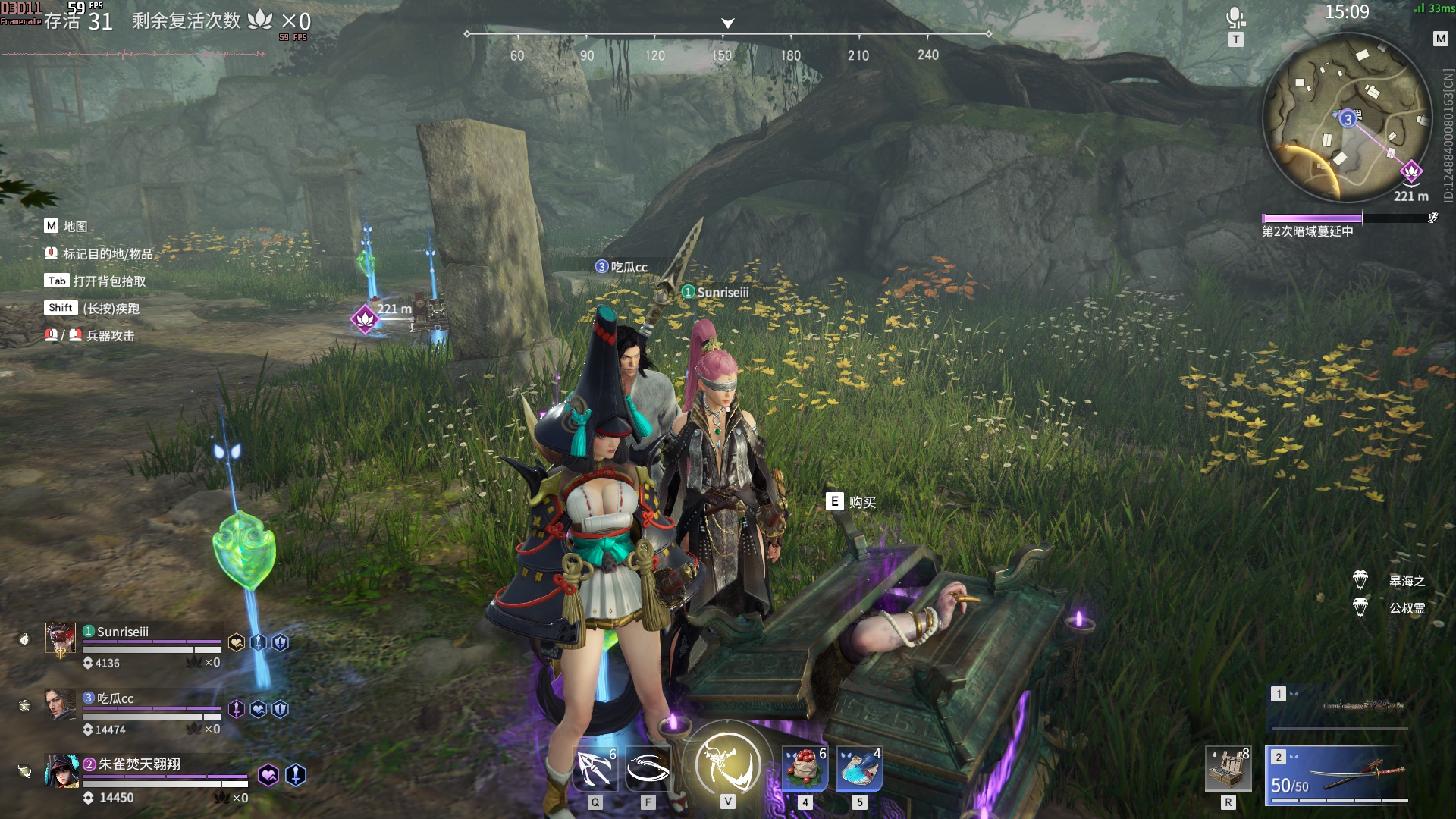Trigger the glowing ultimate ability icon

coord(727,763)
